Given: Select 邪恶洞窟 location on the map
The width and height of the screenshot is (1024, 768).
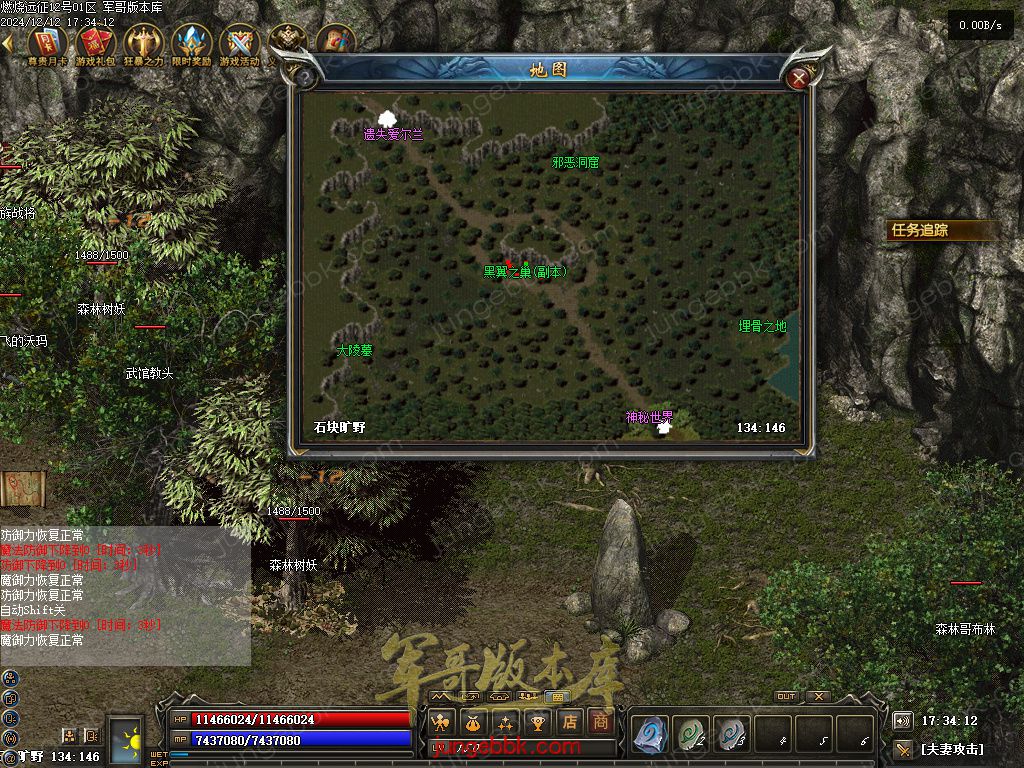Looking at the screenshot, I should point(575,162).
